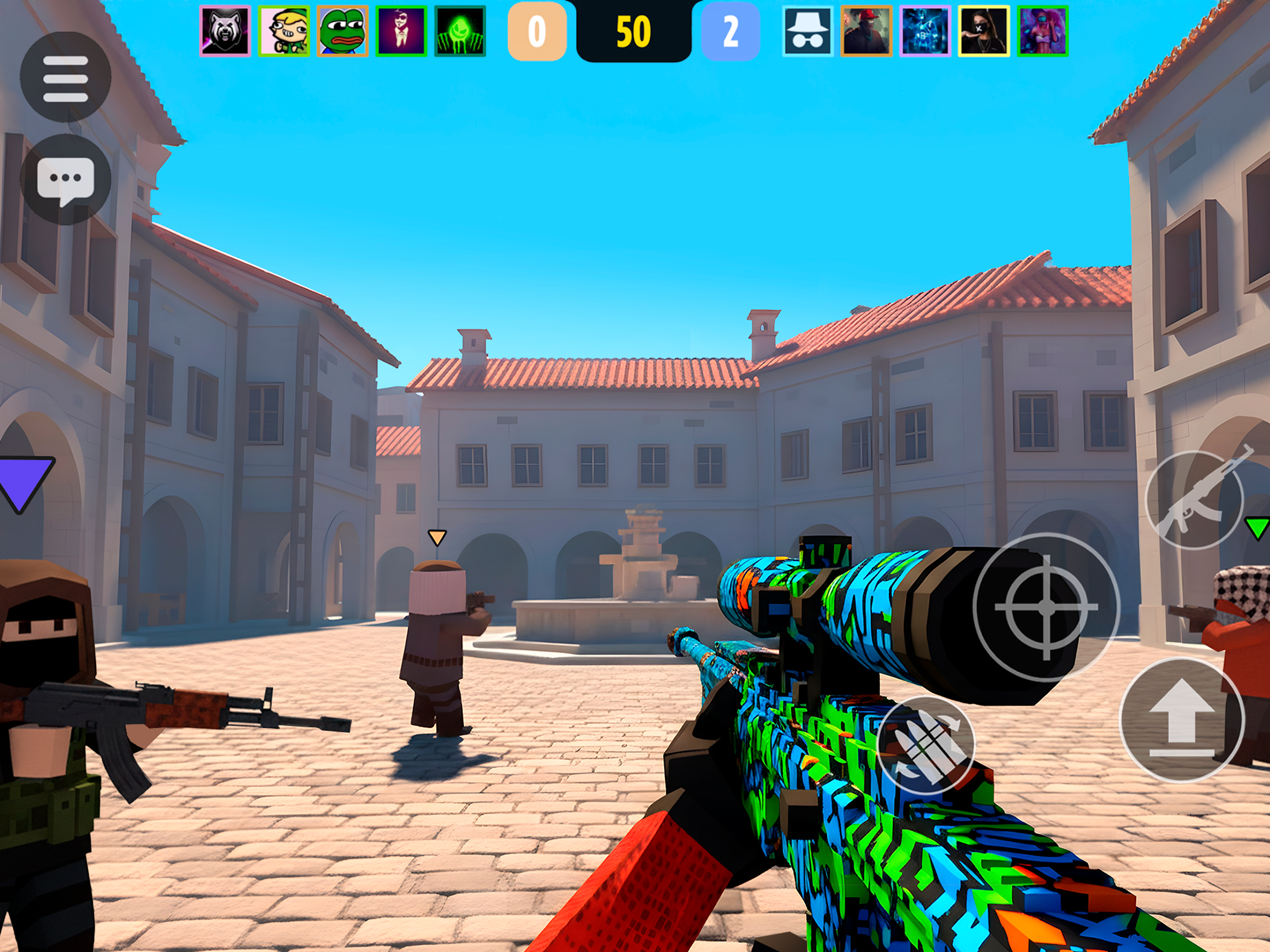Select the purple suited figure avatar
Viewport: 1270px width, 952px height.
401,31
